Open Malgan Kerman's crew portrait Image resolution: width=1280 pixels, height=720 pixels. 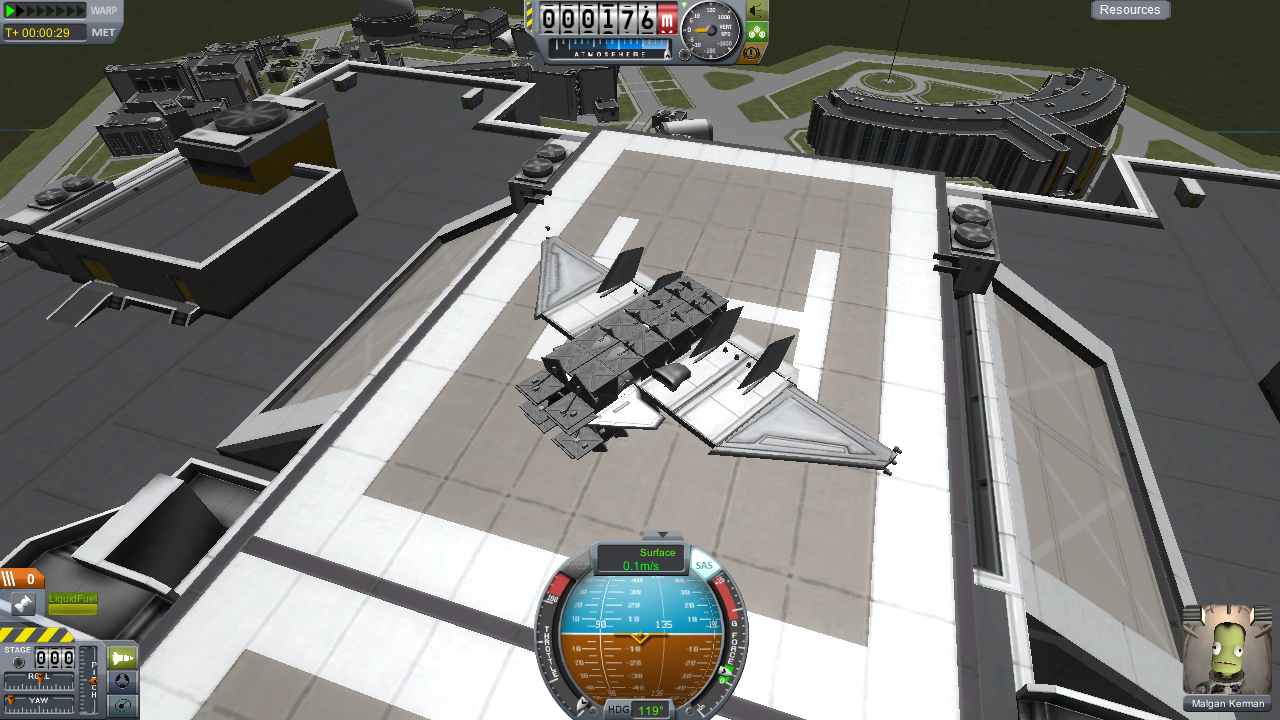tap(1227, 650)
